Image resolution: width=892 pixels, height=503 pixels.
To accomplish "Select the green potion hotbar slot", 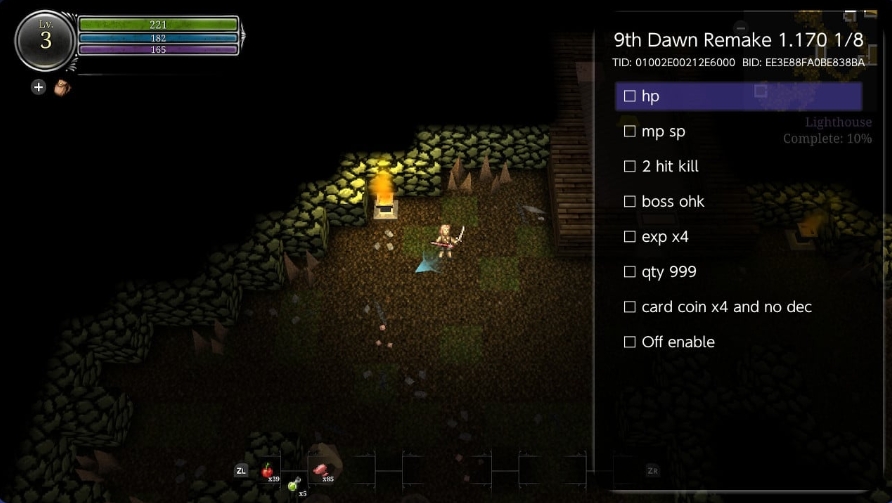I will [295, 485].
